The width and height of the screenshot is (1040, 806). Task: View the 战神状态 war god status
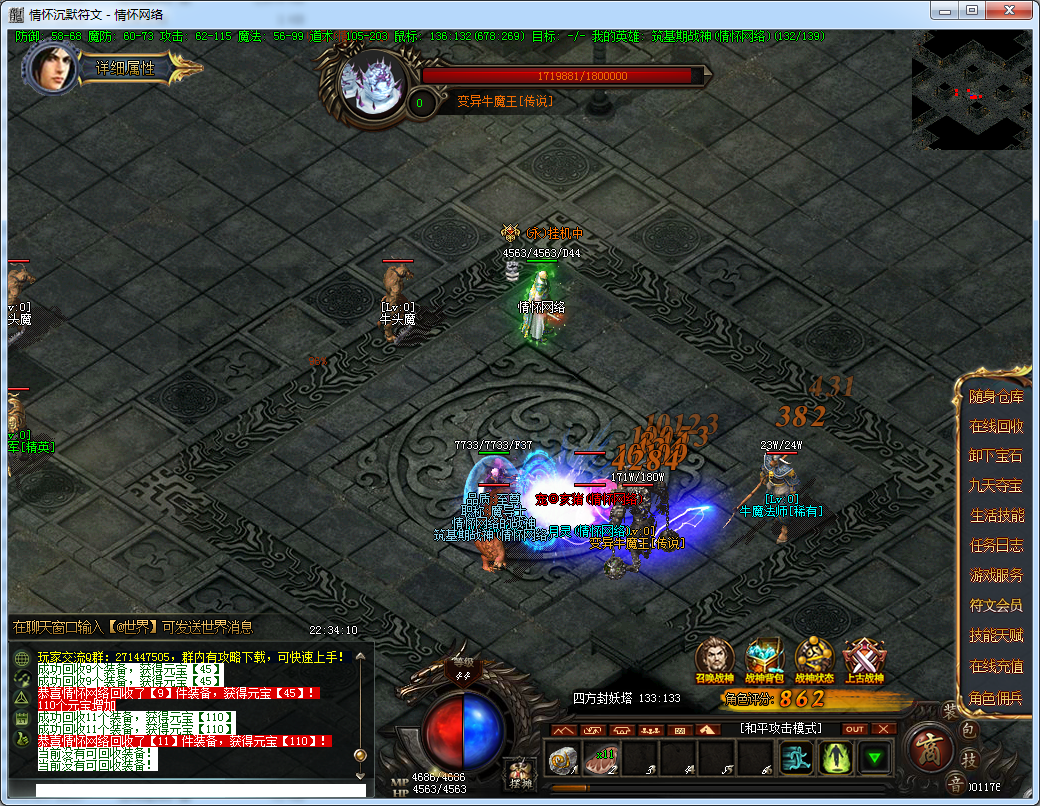point(814,658)
